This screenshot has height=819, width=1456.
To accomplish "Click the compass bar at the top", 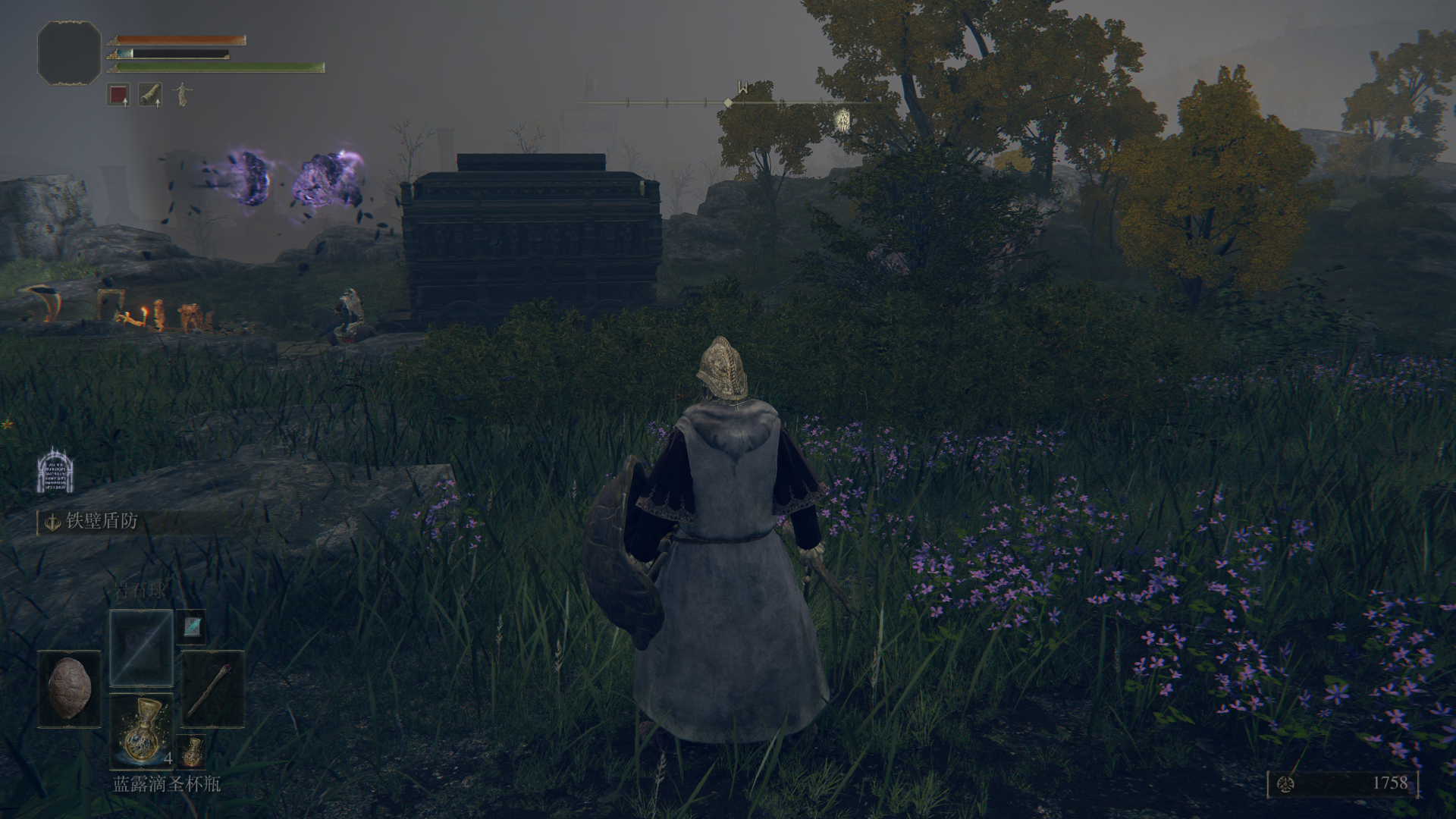I will pyautogui.click(x=728, y=102).
